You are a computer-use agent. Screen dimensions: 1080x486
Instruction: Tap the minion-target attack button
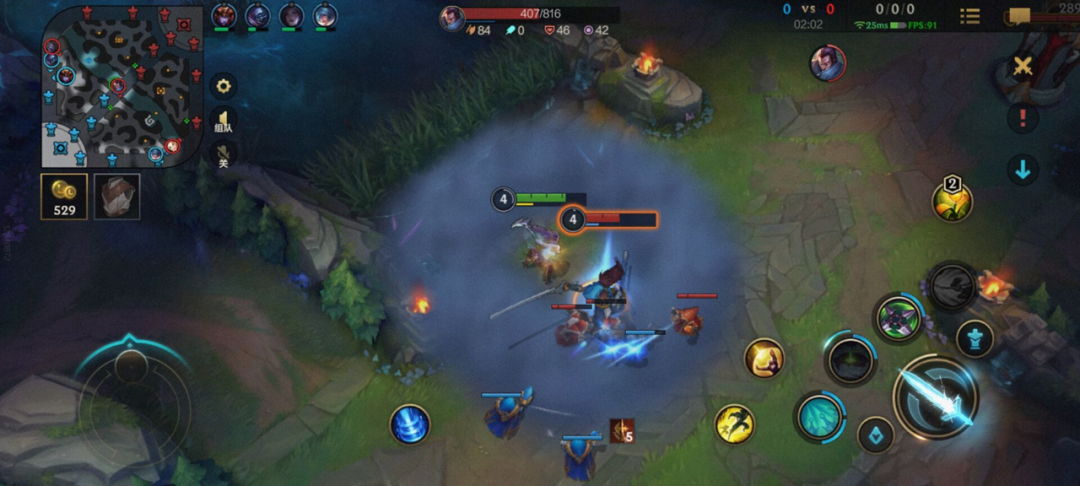[x=876, y=435]
